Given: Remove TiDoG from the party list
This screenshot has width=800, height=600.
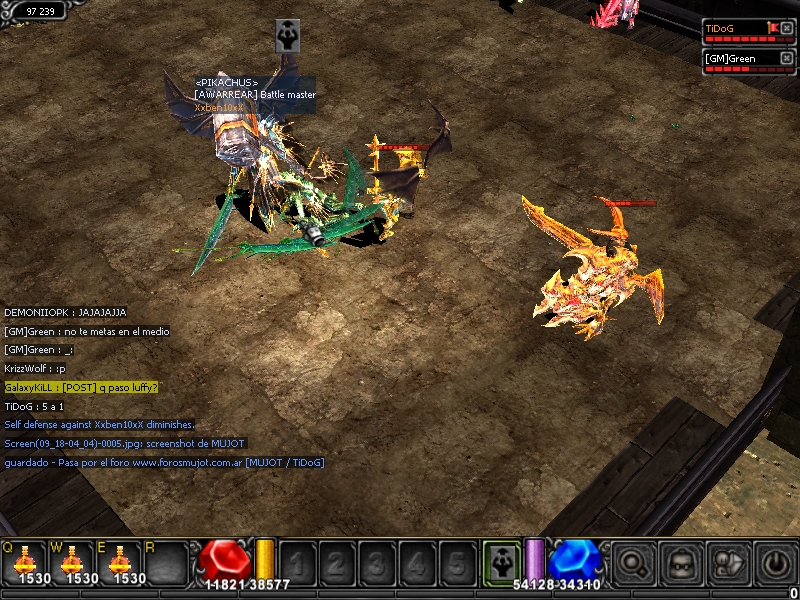Looking at the screenshot, I should coord(787,29).
